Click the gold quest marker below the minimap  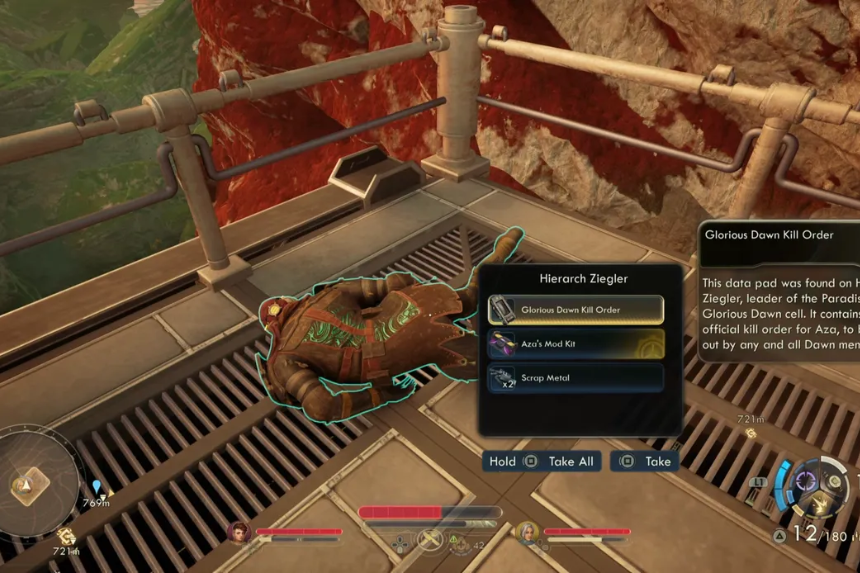click(x=66, y=536)
